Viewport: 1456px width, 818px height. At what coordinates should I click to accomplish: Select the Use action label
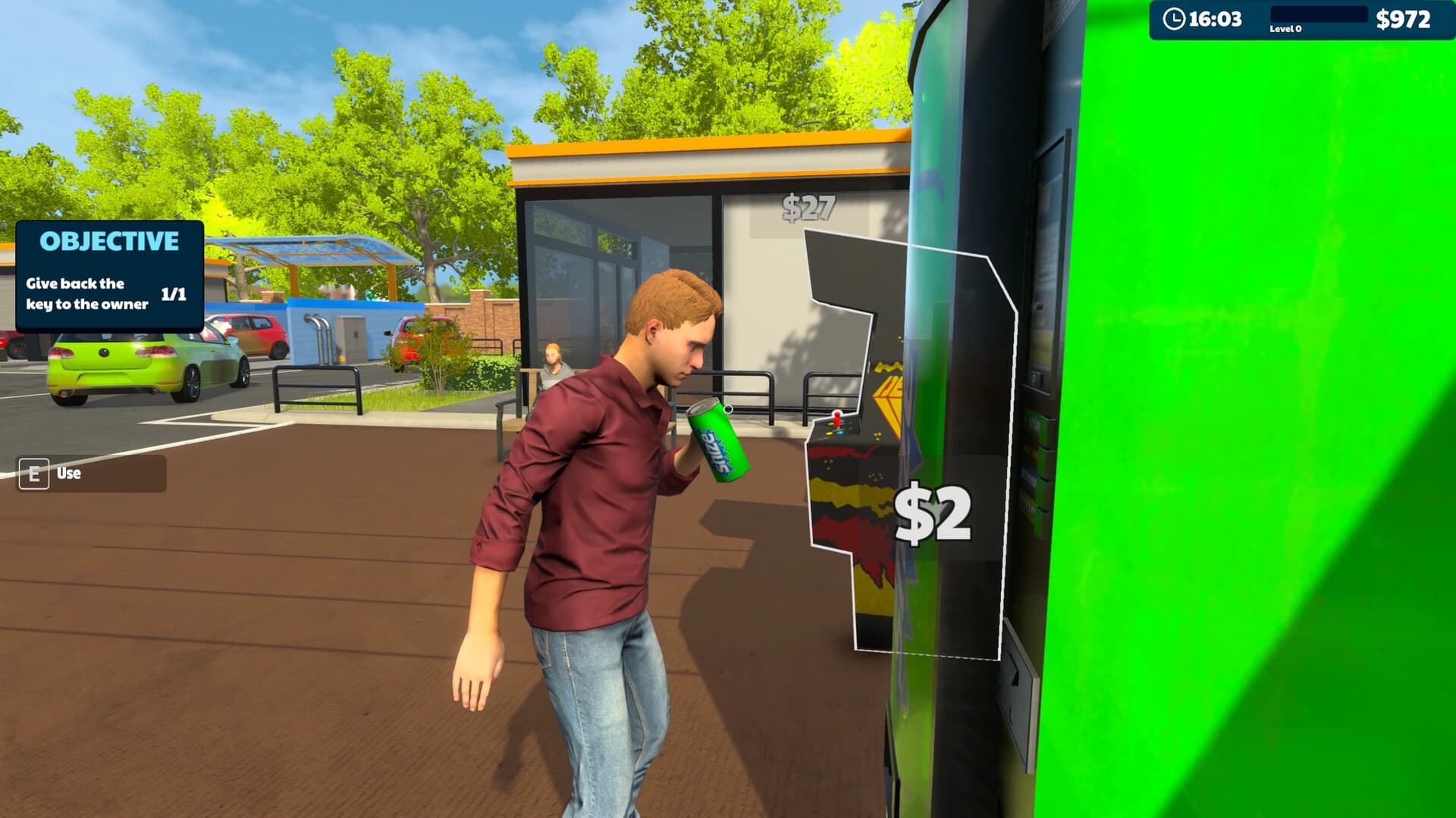(67, 474)
